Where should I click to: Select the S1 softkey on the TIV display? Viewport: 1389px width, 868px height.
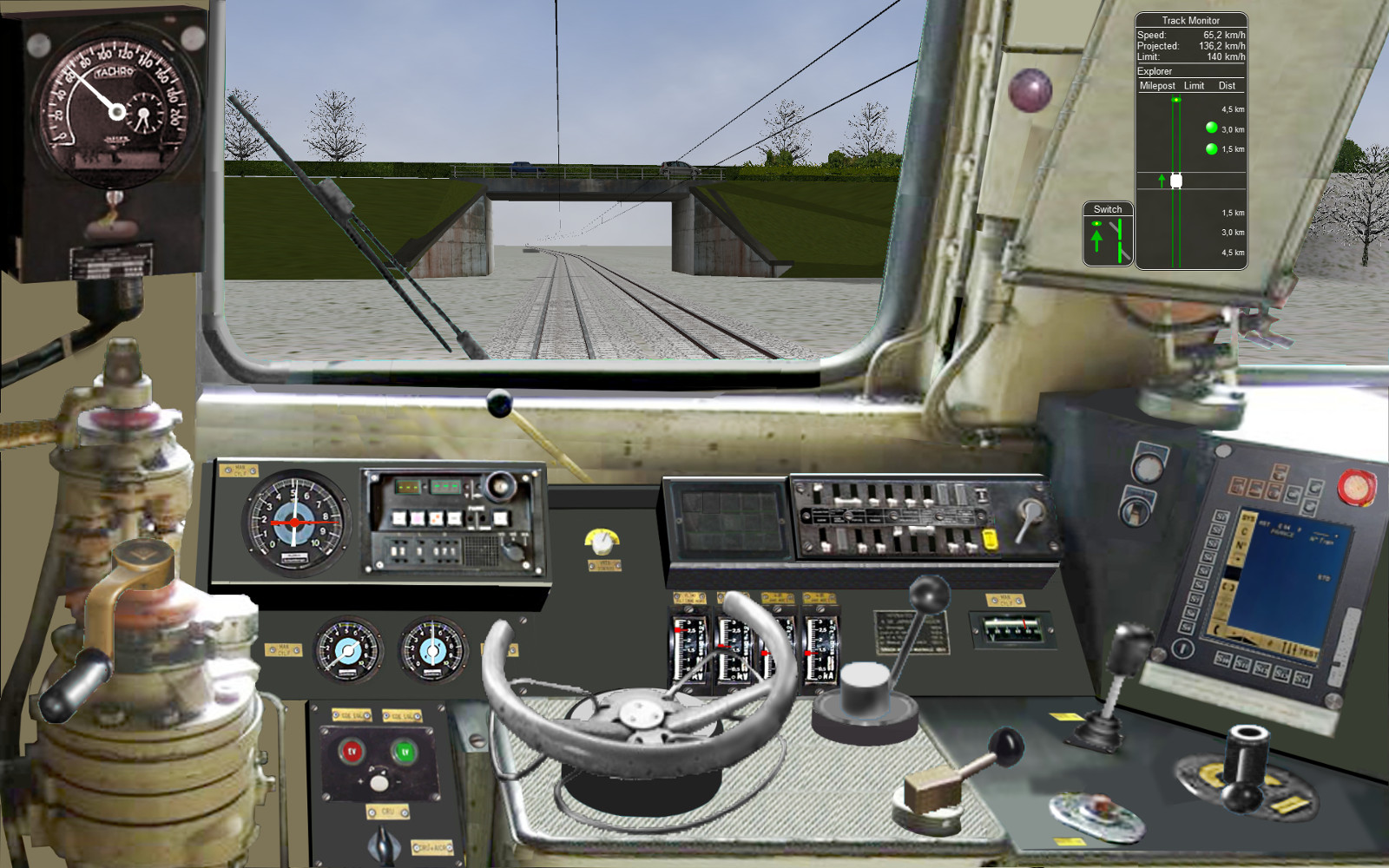click(x=1219, y=516)
